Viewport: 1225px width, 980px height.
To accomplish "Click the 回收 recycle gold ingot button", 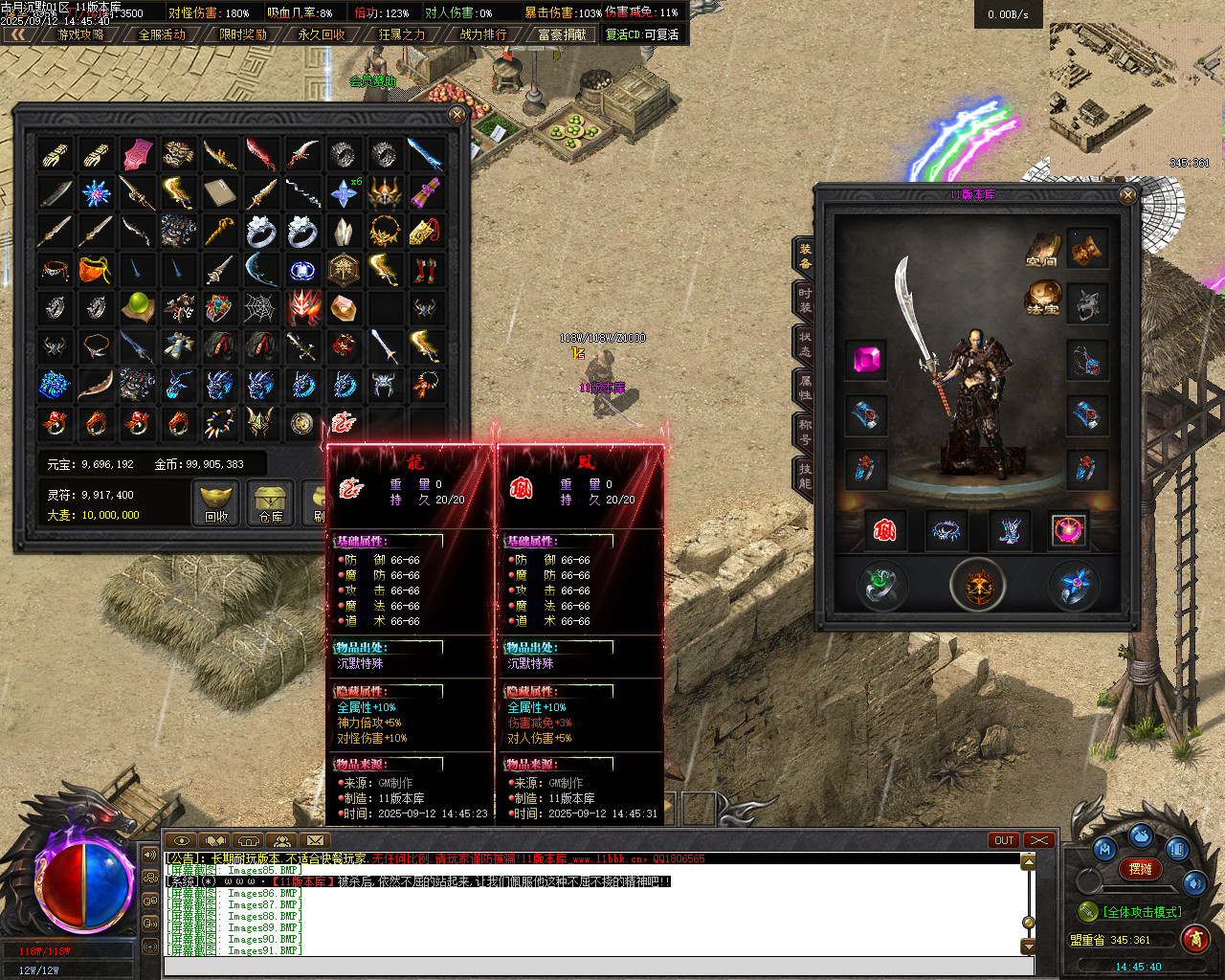I will pyautogui.click(x=217, y=502).
